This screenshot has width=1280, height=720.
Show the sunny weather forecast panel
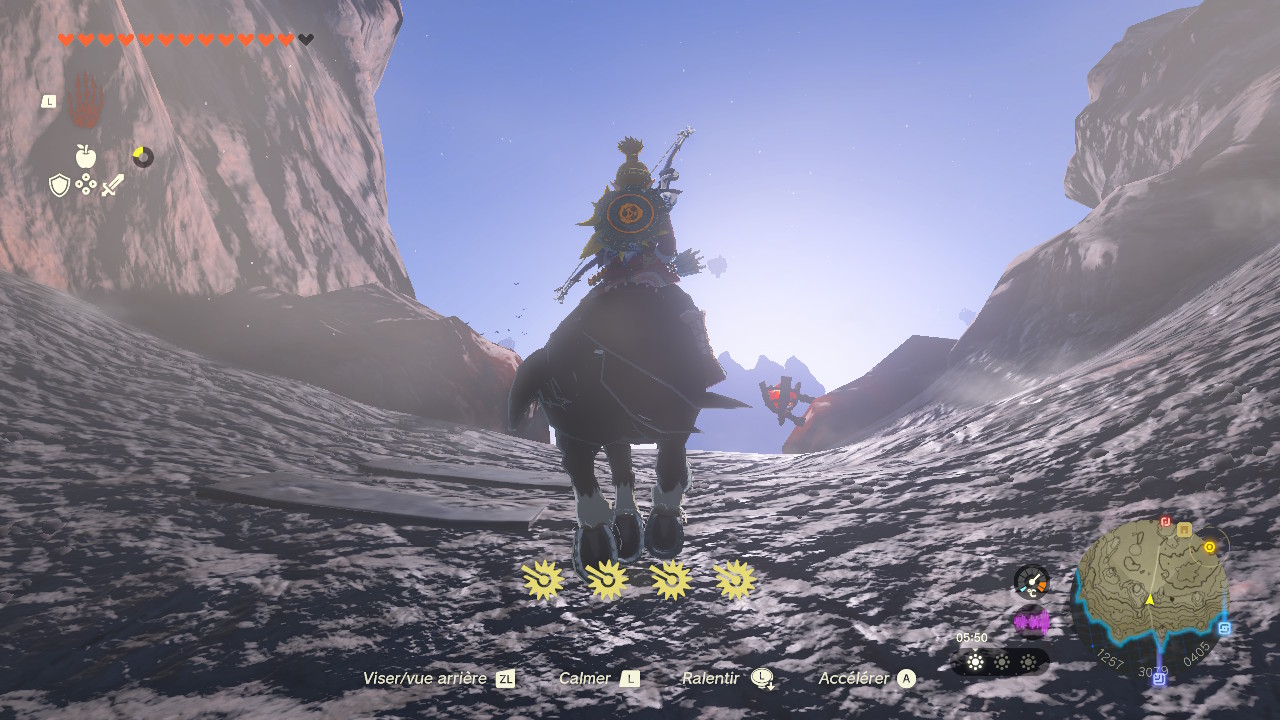point(1000,662)
